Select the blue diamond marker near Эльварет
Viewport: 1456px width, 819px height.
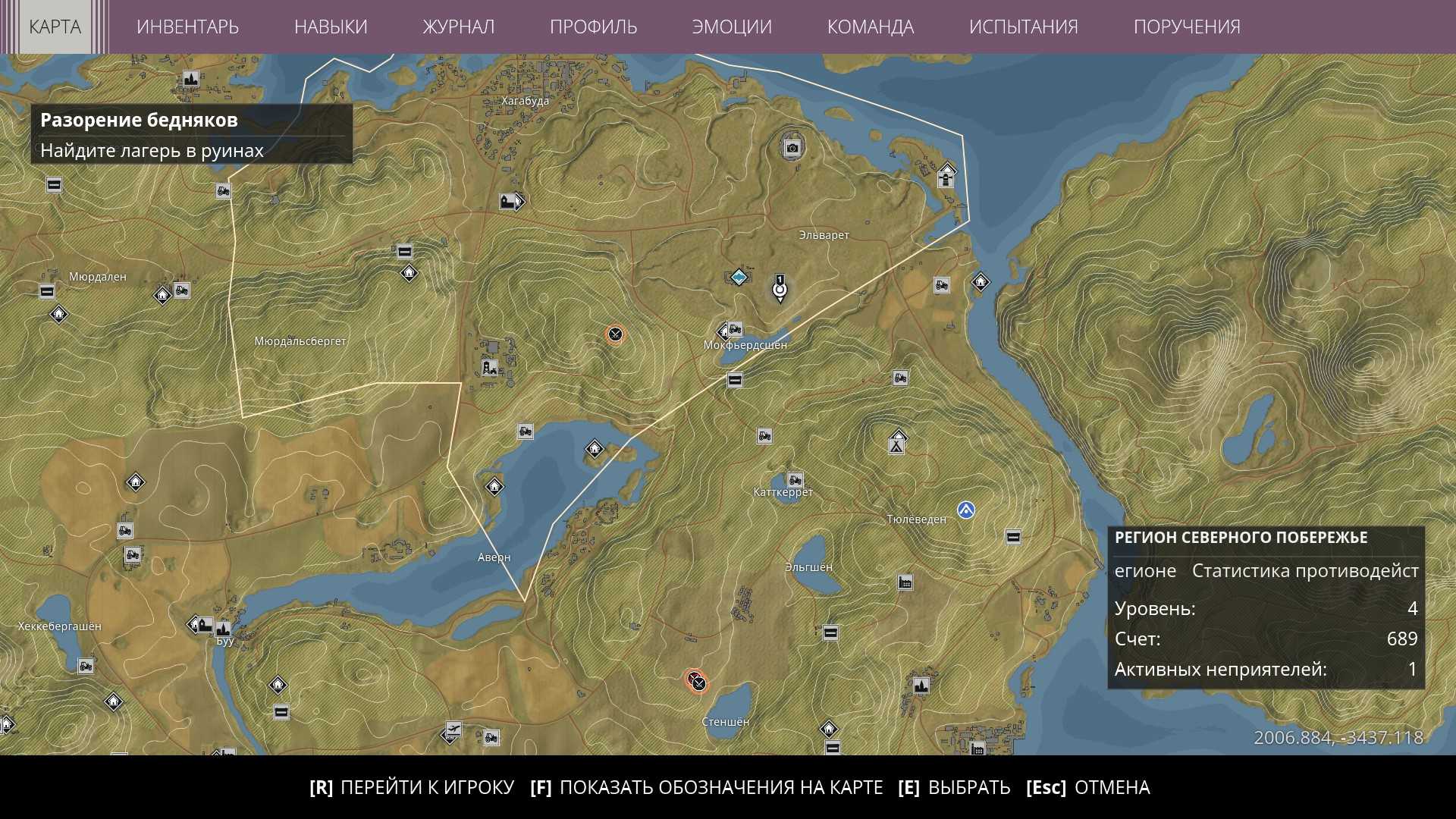pyautogui.click(x=739, y=277)
